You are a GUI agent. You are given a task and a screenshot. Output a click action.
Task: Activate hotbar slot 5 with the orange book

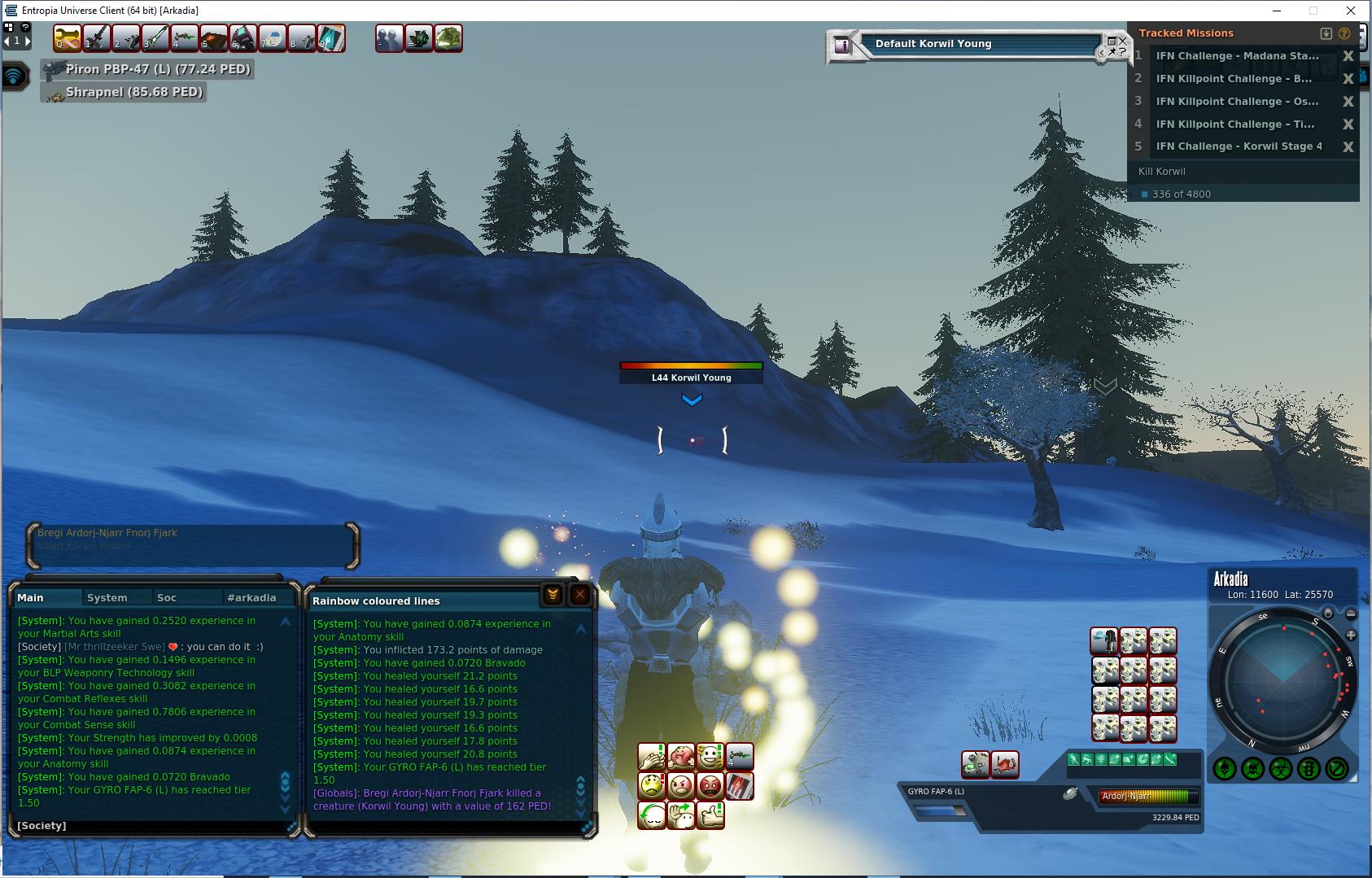[x=213, y=38]
